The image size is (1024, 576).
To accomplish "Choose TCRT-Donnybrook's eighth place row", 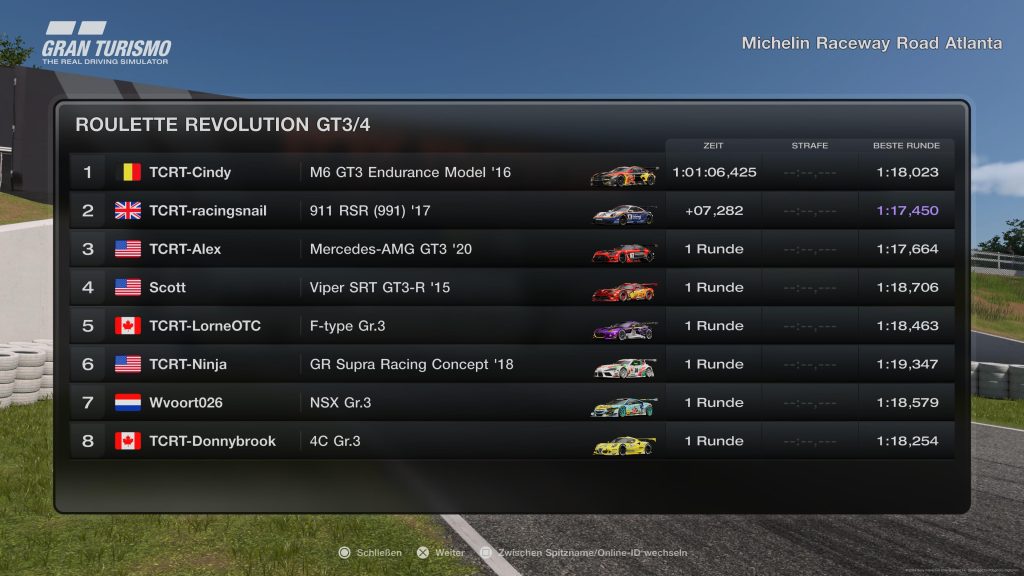I will tap(510, 441).
